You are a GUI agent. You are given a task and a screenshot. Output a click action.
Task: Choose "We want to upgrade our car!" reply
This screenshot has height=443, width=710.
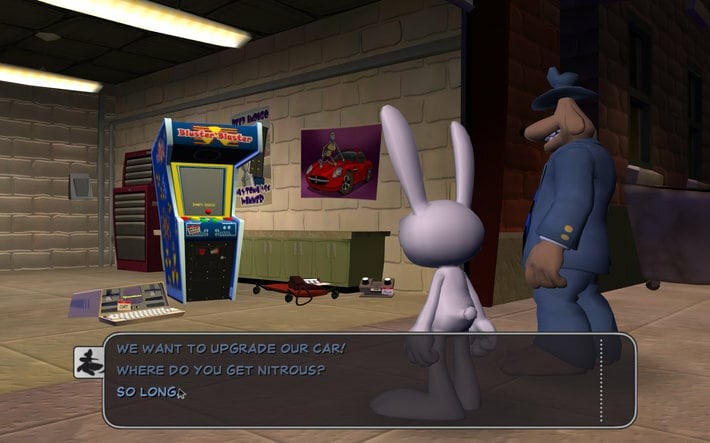(231, 348)
